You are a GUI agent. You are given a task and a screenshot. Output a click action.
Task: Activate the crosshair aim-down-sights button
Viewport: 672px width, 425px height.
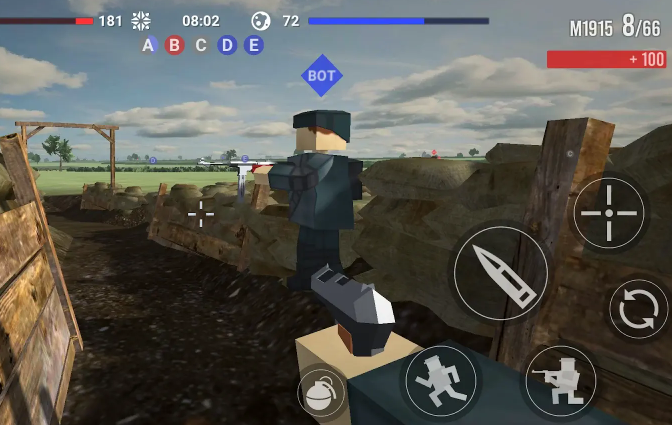tap(609, 213)
